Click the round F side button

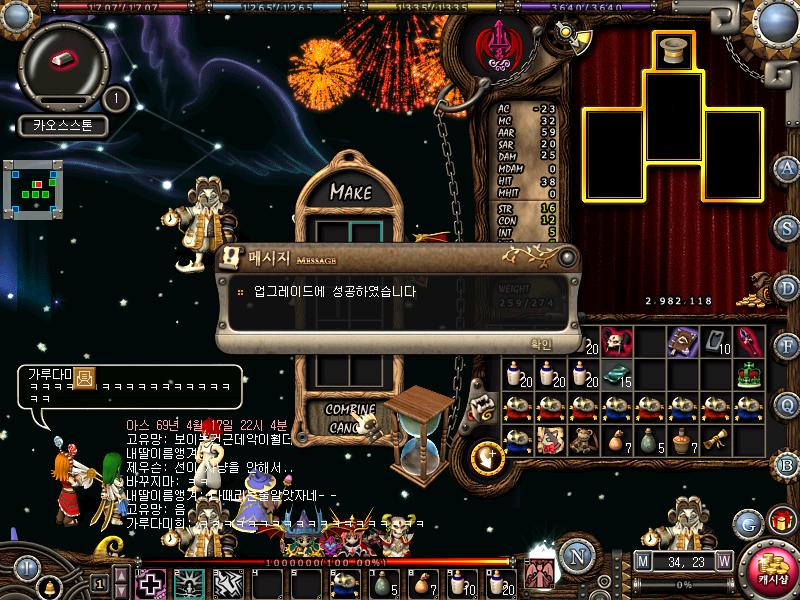coord(787,346)
